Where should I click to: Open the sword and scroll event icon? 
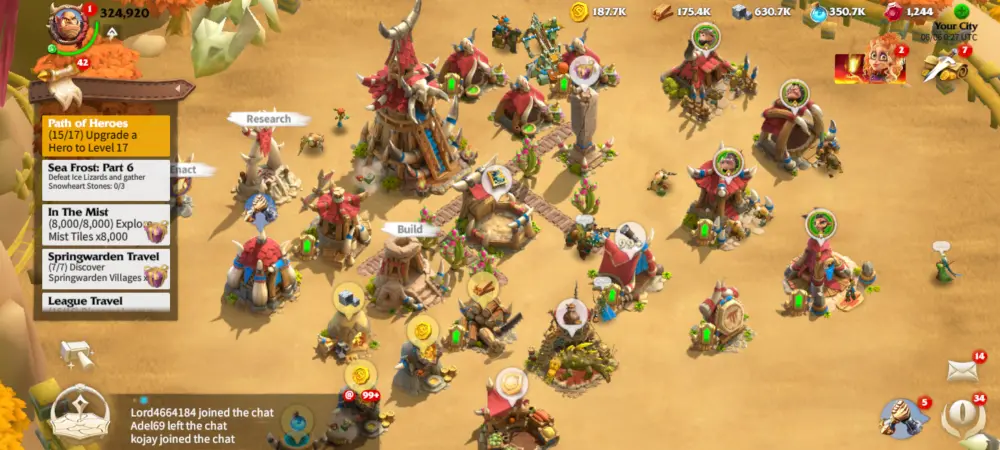(945, 65)
